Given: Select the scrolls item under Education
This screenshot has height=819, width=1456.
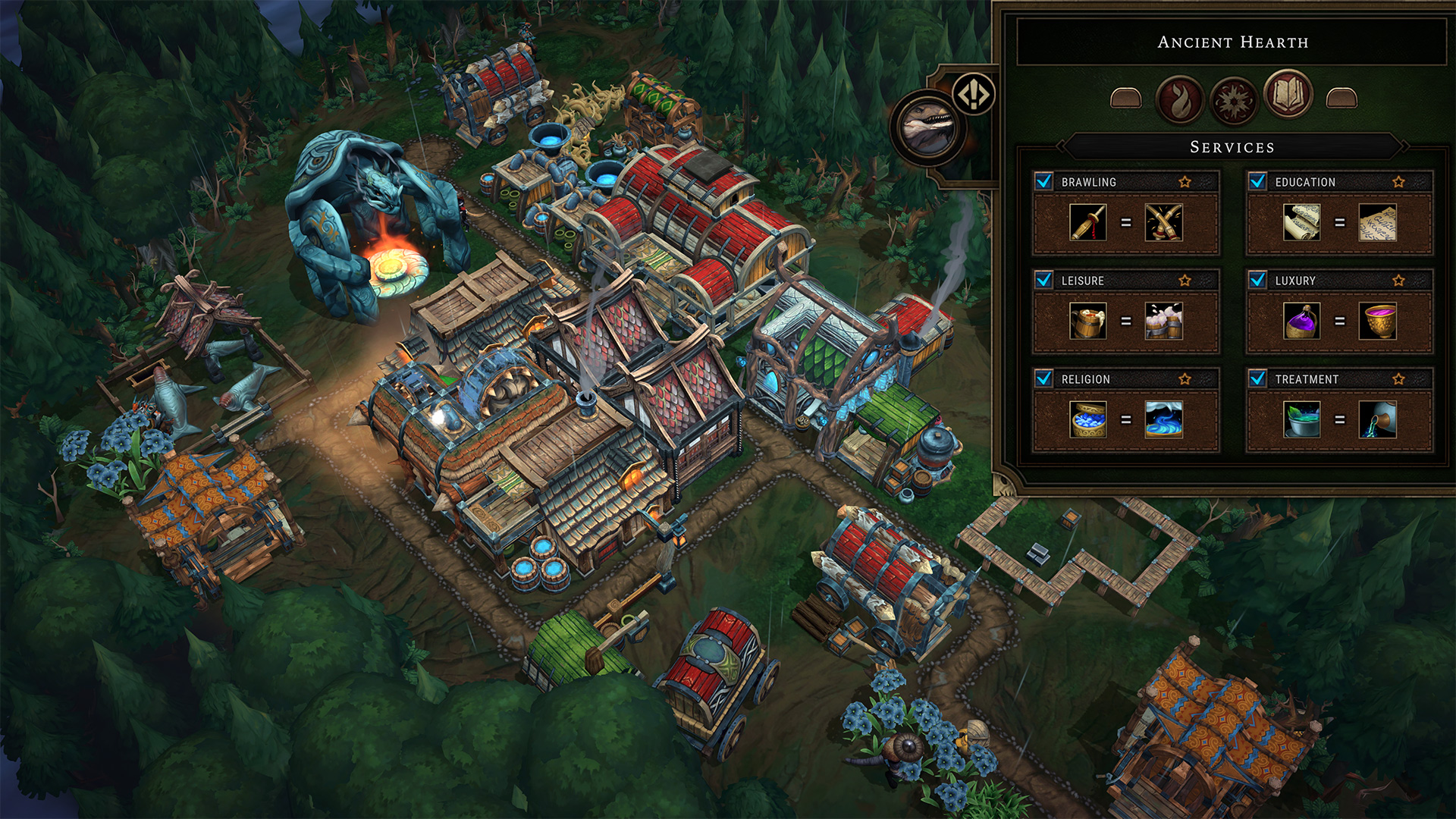Looking at the screenshot, I should [x=1302, y=223].
